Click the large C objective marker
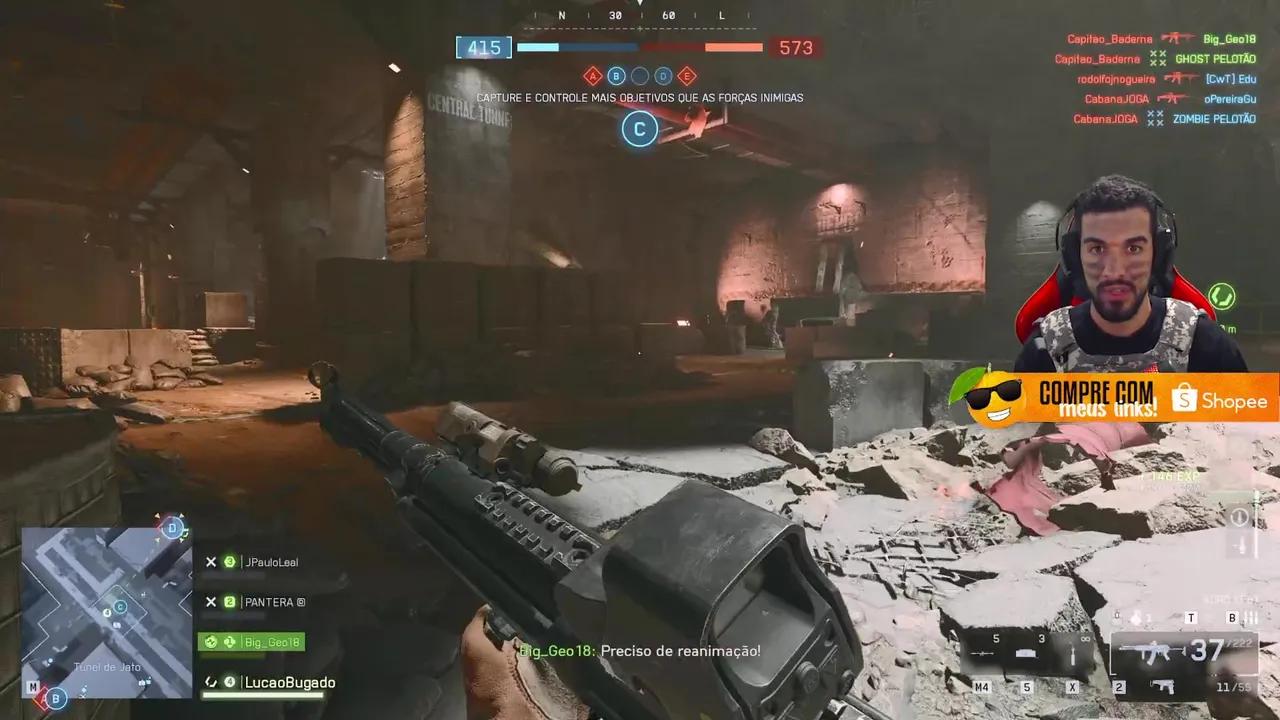1280x720 pixels. pos(639,128)
